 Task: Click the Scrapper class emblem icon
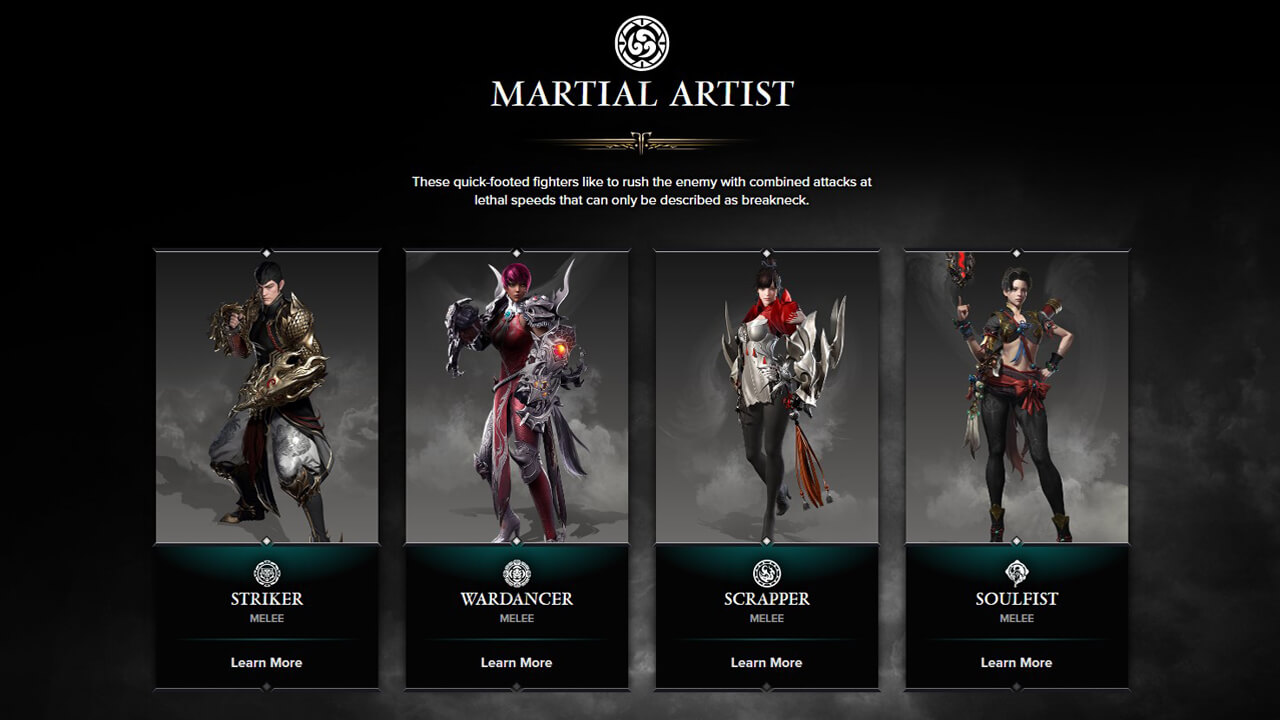point(767,573)
